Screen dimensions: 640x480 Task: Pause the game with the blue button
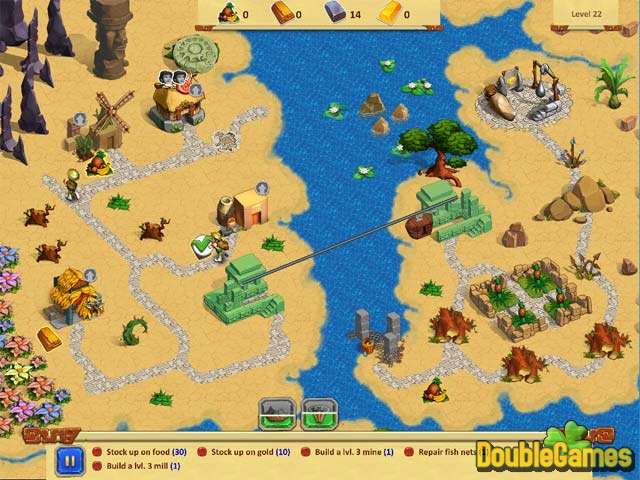[69, 460]
